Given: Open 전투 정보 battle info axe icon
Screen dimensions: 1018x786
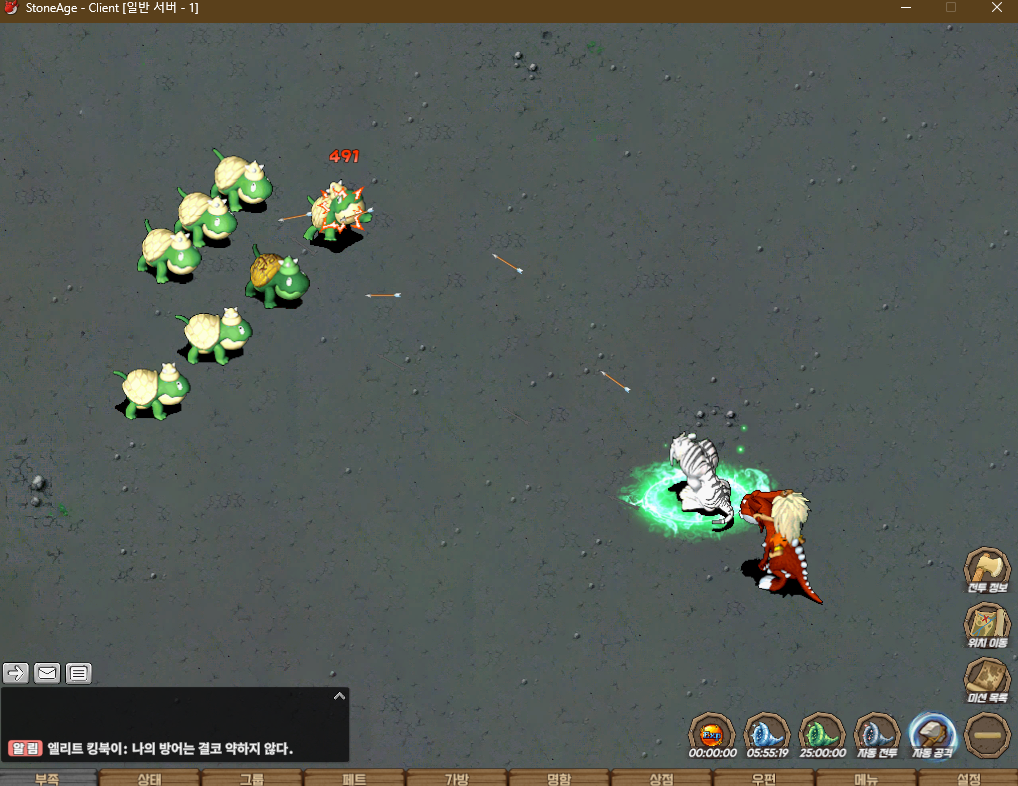Looking at the screenshot, I should coord(986,569).
